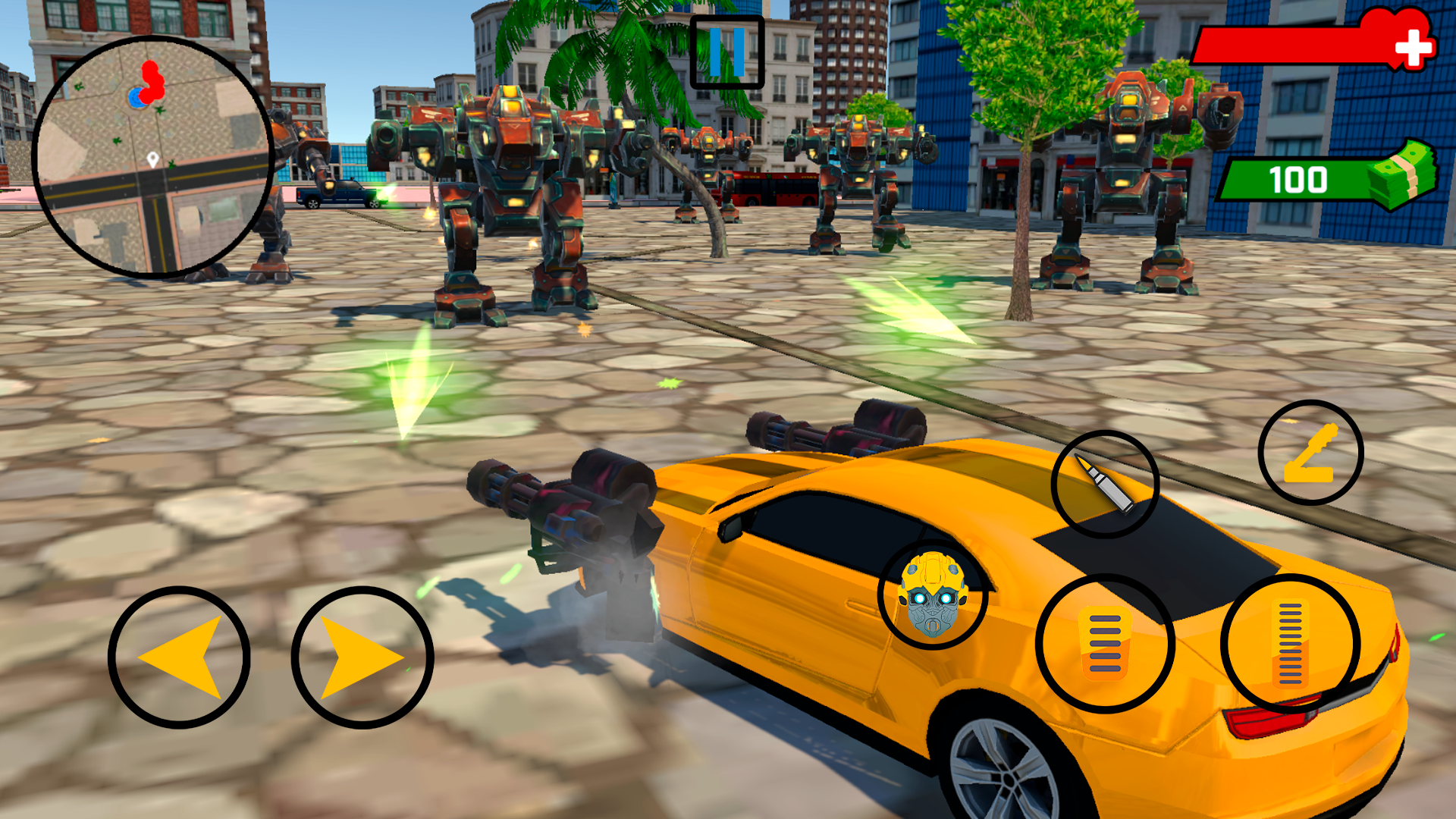This screenshot has width=1456, height=819.
Task: Tap the green money counter showing 100
Action: pyautogui.click(x=1299, y=179)
